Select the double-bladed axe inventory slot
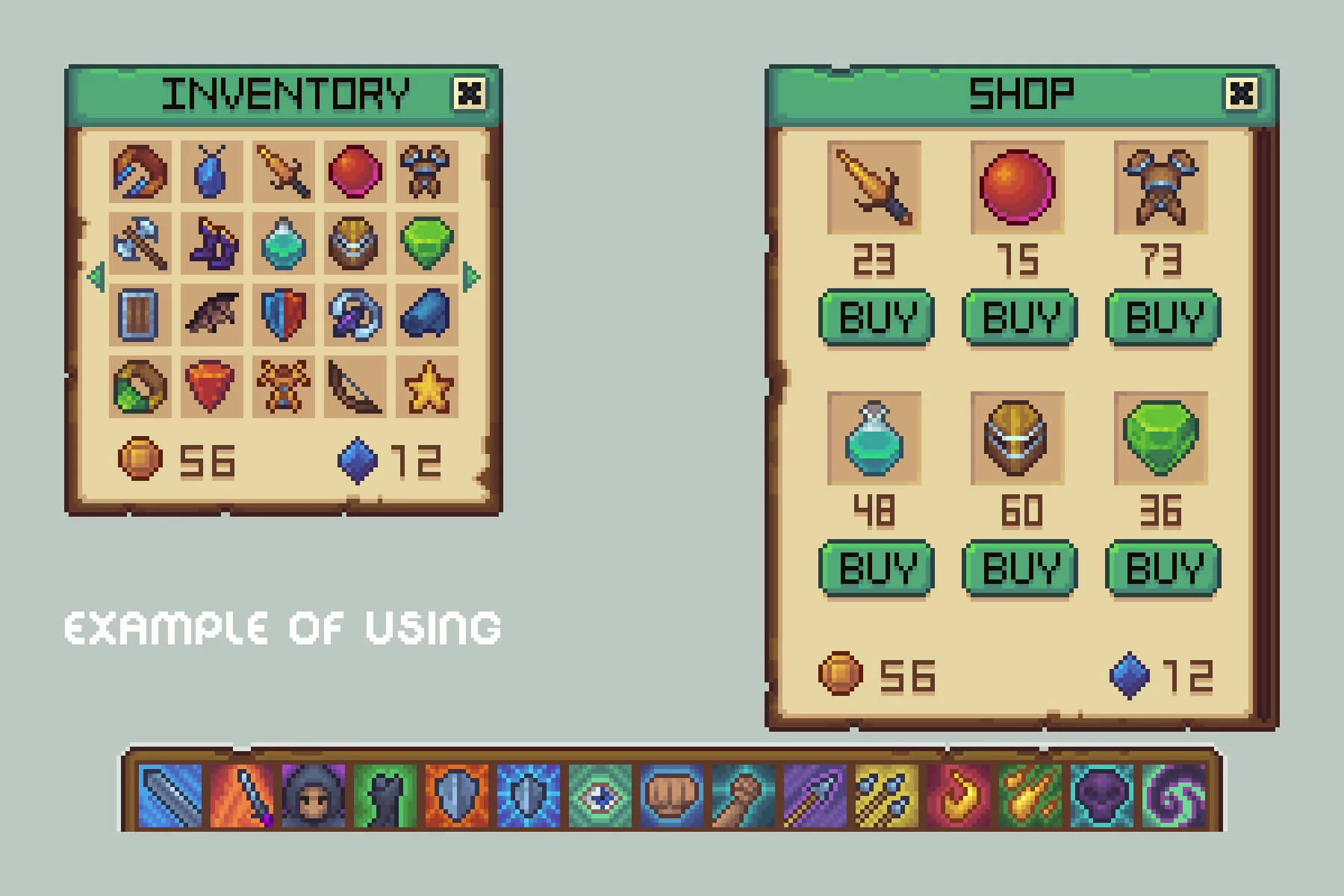The width and height of the screenshot is (1344, 896). point(140,243)
